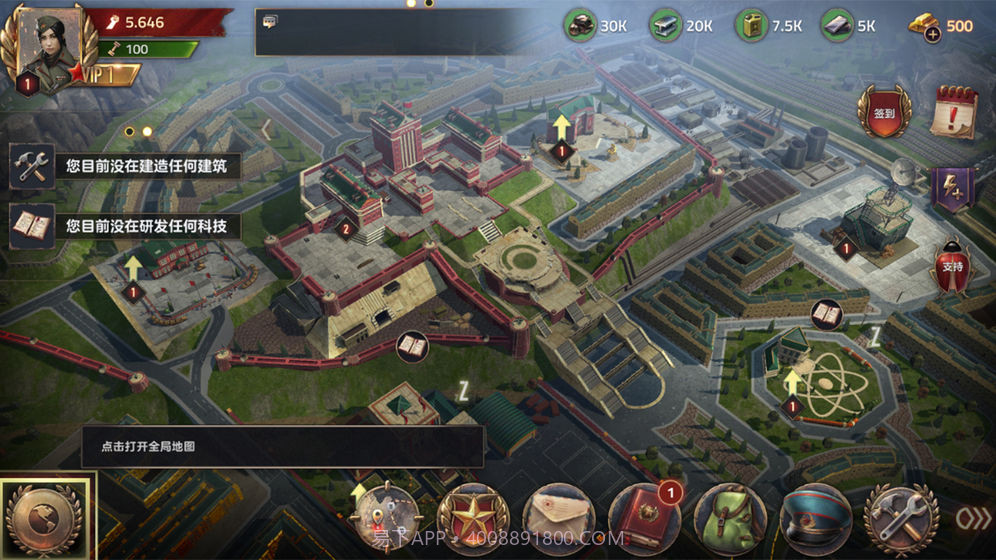Viewport: 996px width, 560px height.
Task: Open the envelope mail icon
Action: (559, 518)
